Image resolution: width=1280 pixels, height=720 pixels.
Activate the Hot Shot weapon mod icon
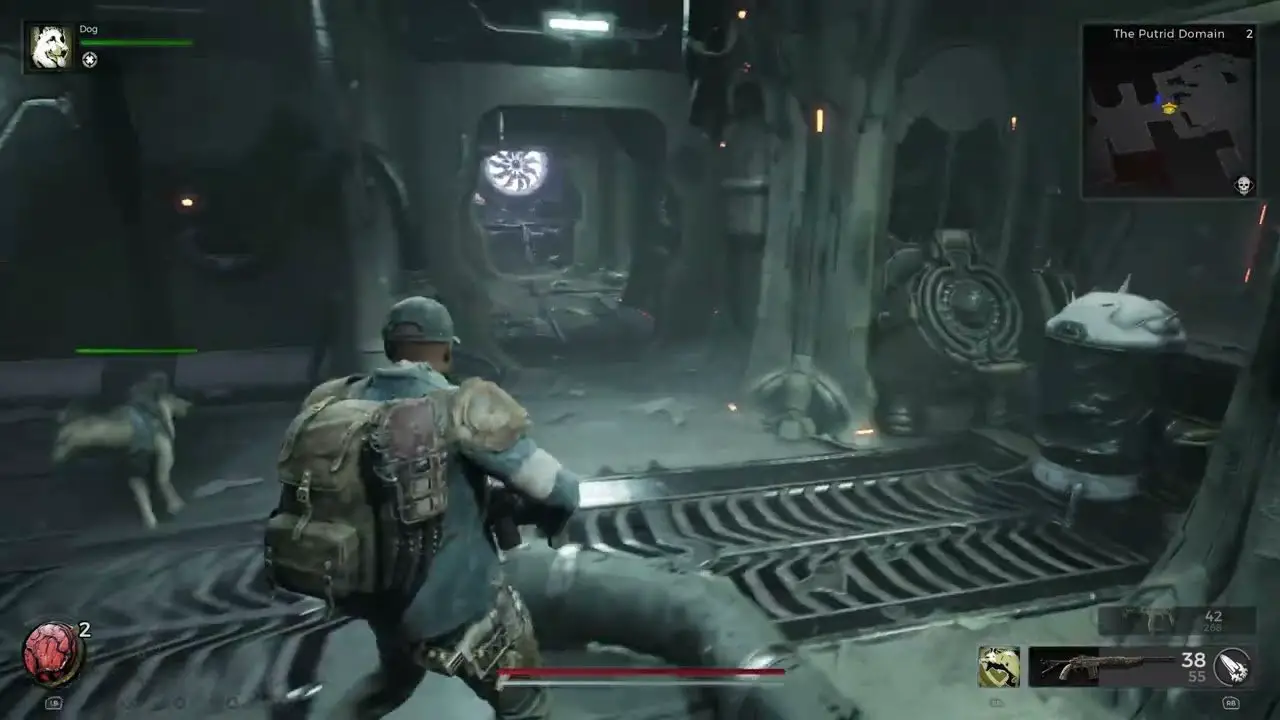pos(1232,666)
